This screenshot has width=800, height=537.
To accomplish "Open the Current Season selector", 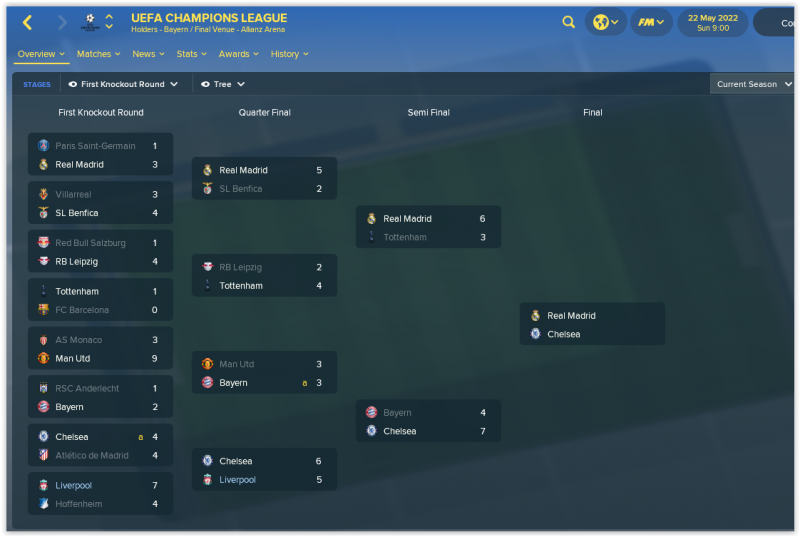I will 753,85.
